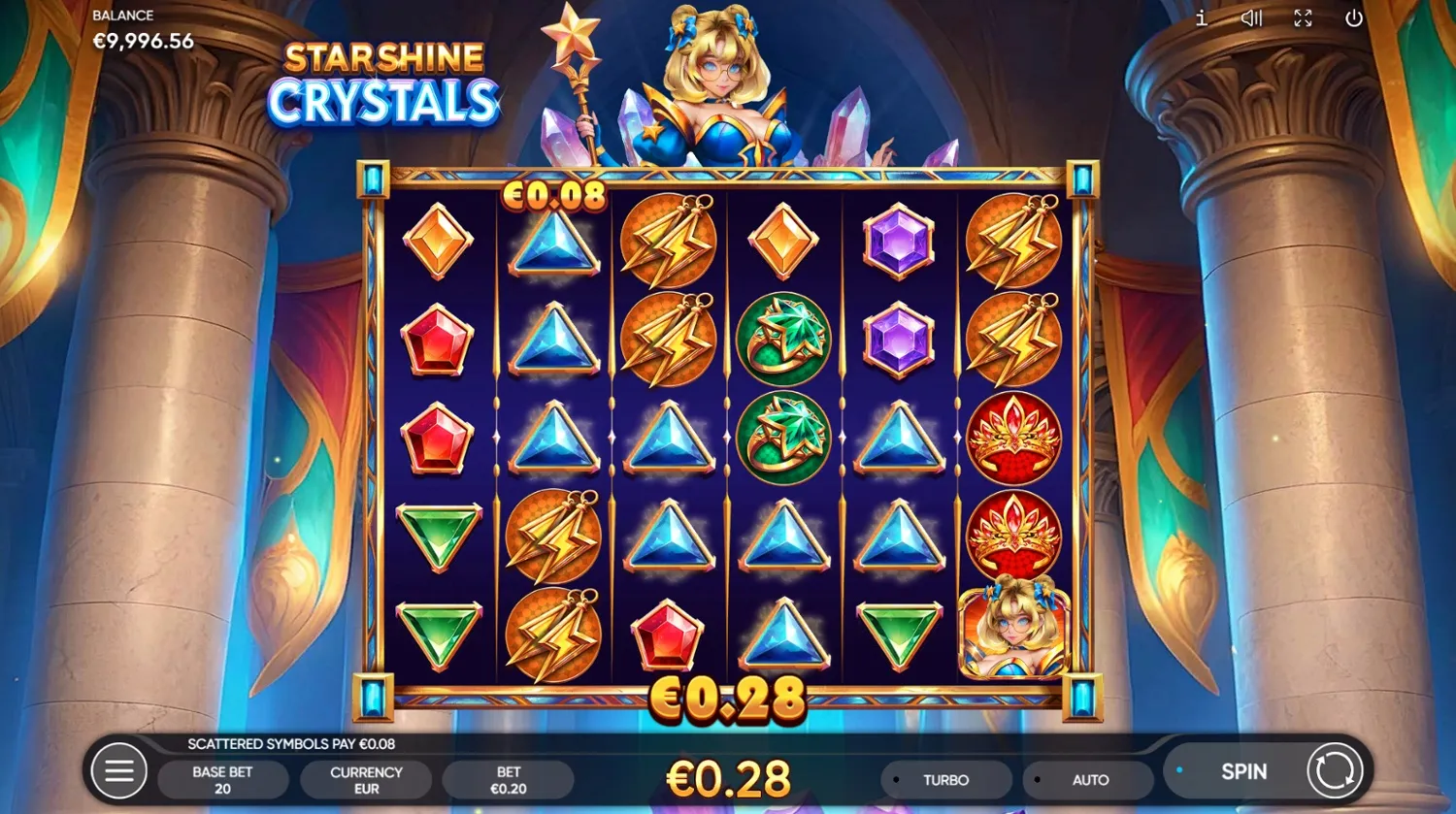Open the Currency EUR selector
The height and width of the screenshot is (814, 1456).
pos(366,779)
